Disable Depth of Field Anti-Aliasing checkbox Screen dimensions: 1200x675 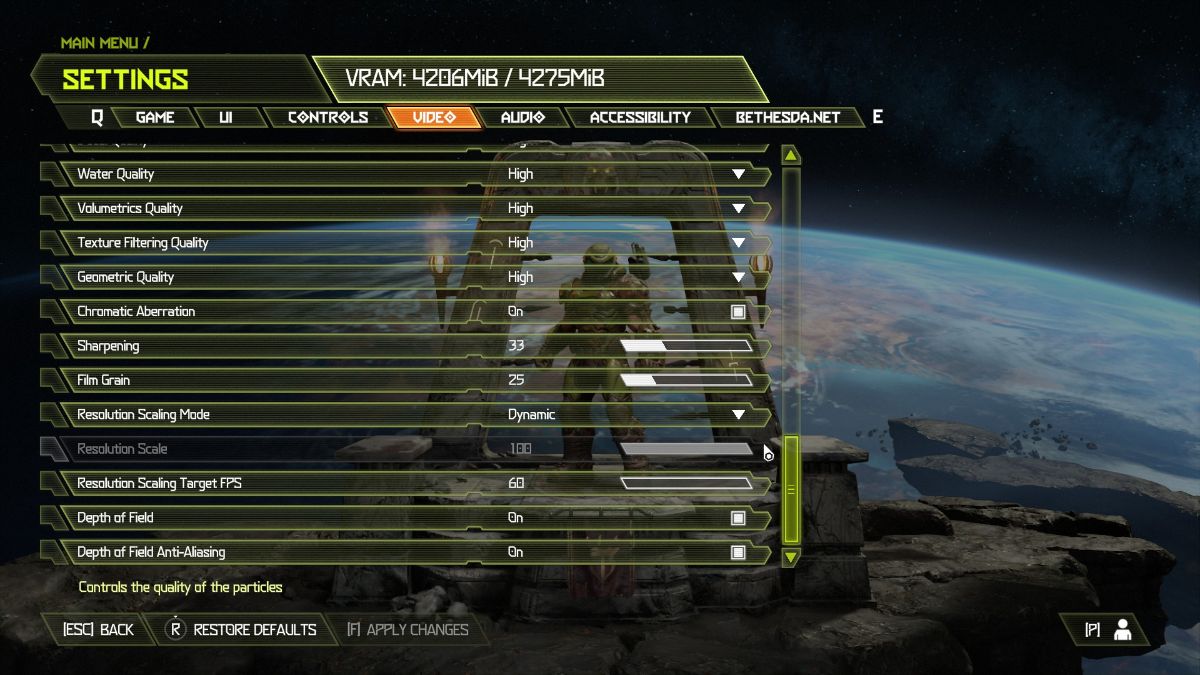[738, 552]
